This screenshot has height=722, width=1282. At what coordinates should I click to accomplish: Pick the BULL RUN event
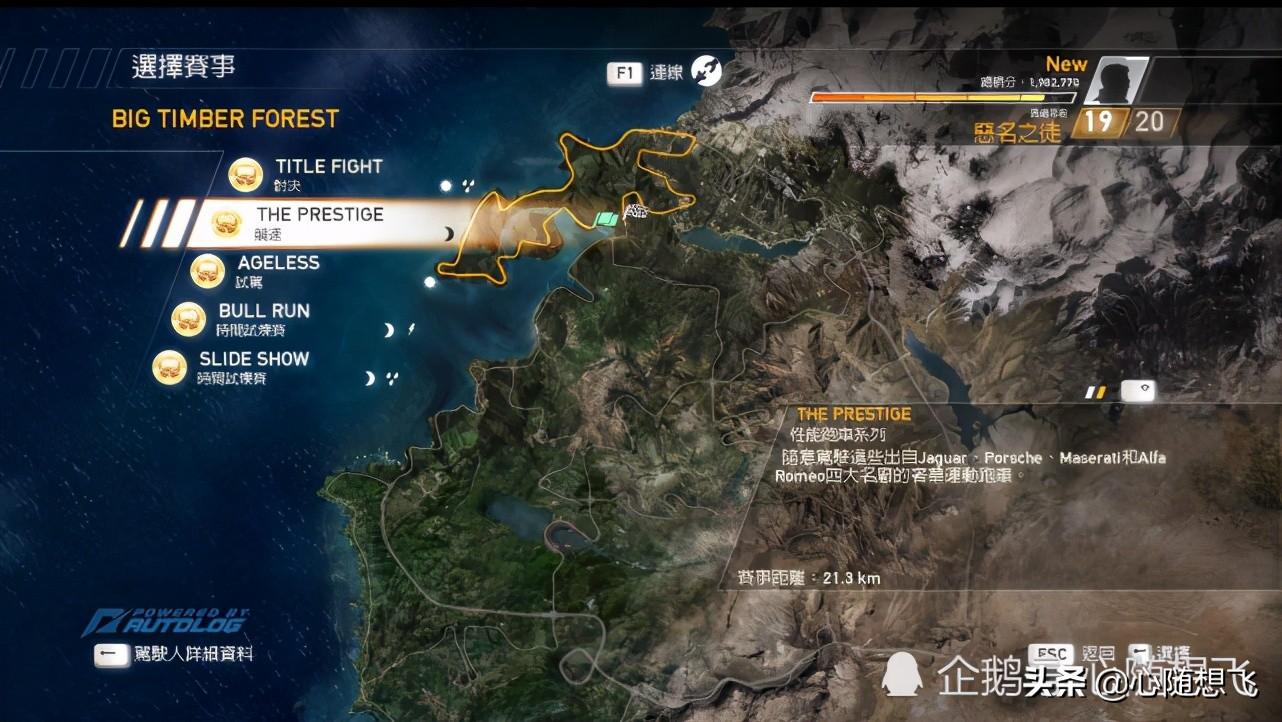tap(264, 311)
